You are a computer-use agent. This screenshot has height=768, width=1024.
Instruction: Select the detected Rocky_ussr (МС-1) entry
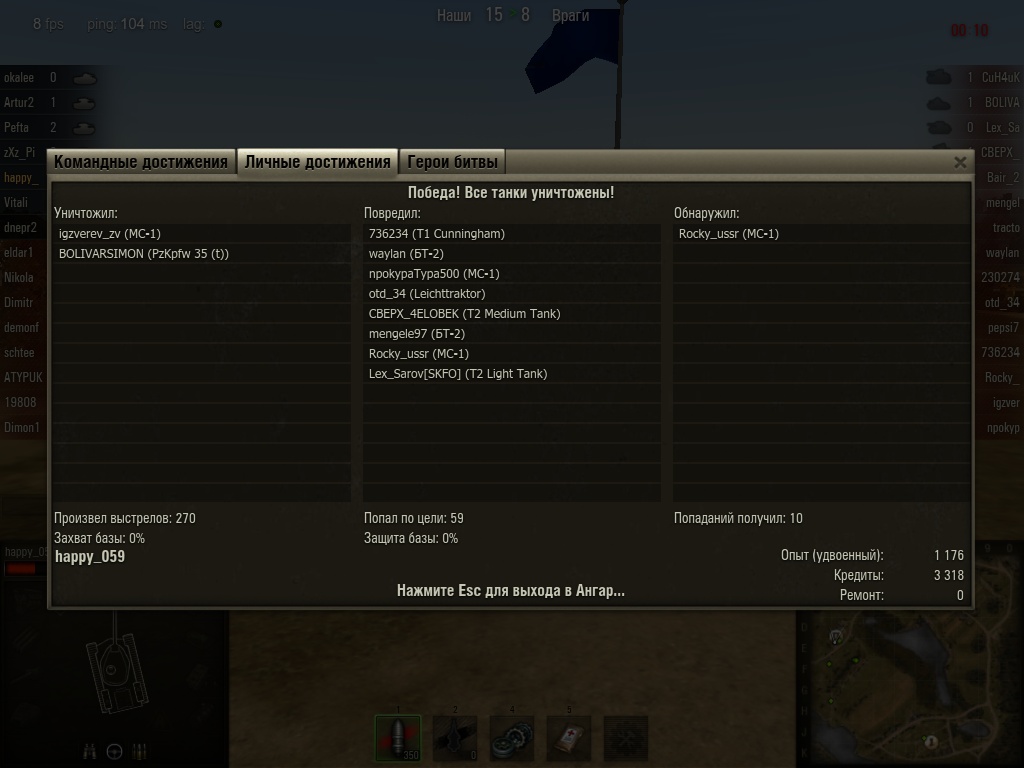729,234
